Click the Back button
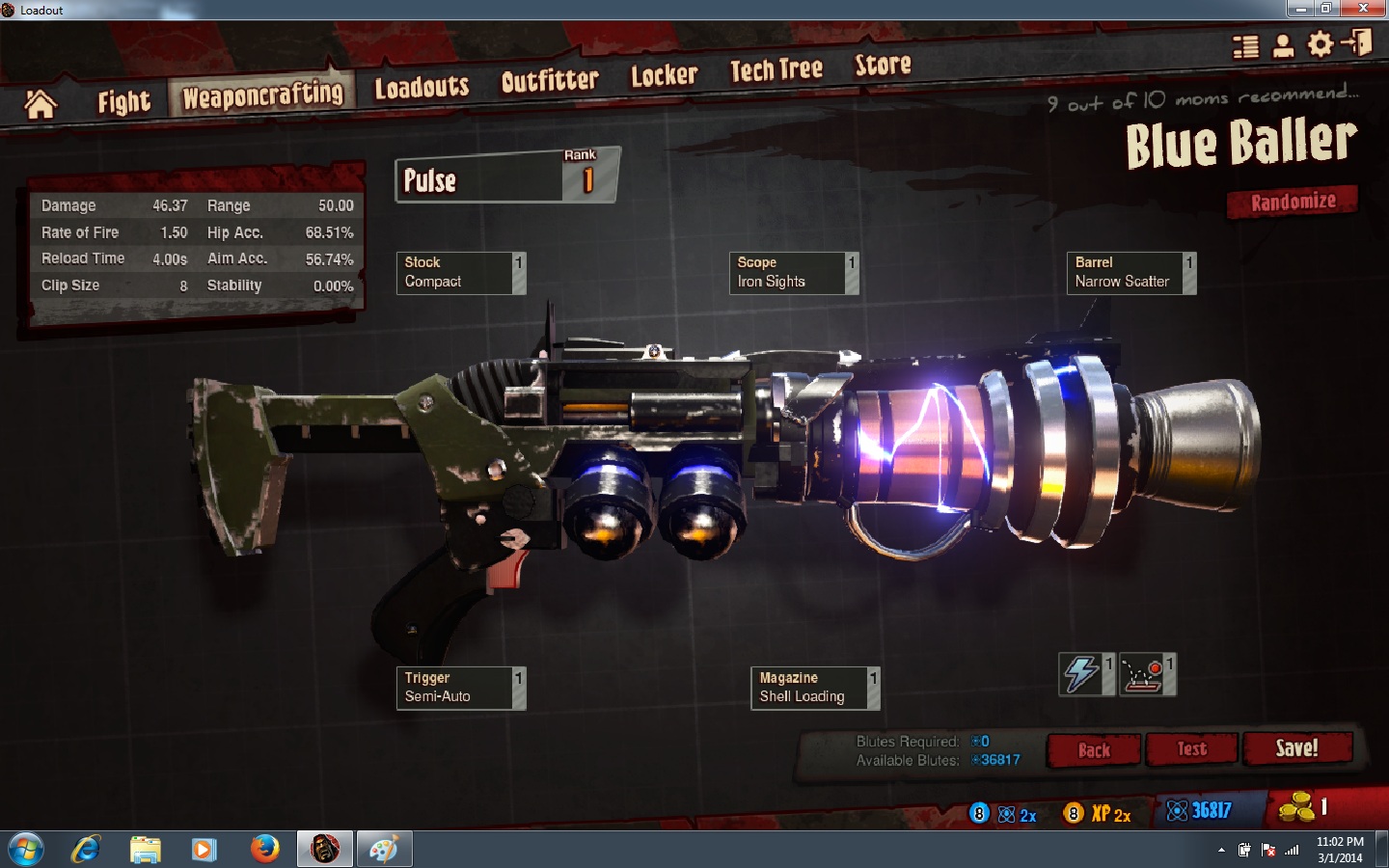Screen dimensions: 1389x868 (x=1094, y=750)
